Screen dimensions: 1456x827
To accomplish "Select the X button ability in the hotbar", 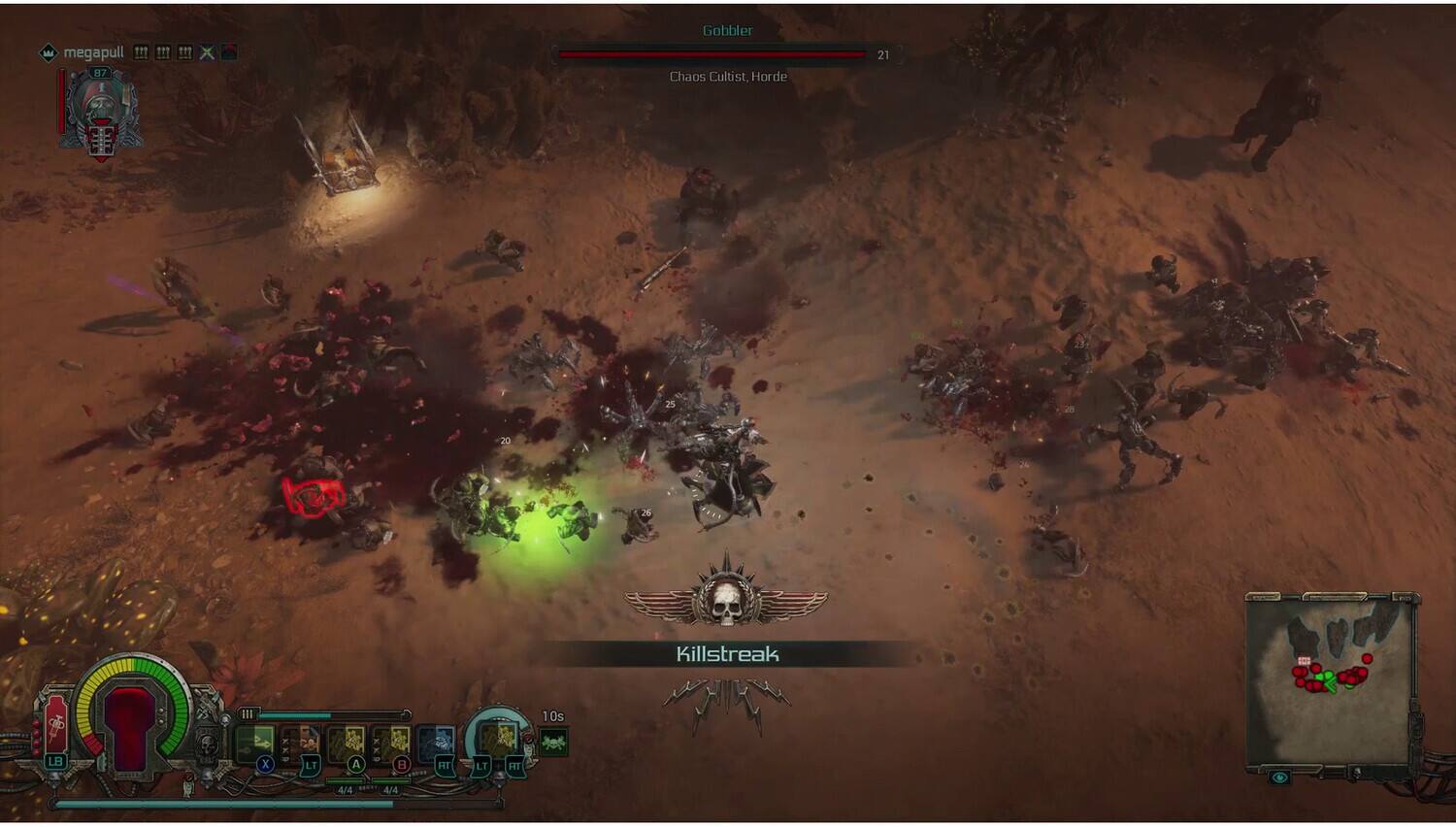I will [x=265, y=764].
